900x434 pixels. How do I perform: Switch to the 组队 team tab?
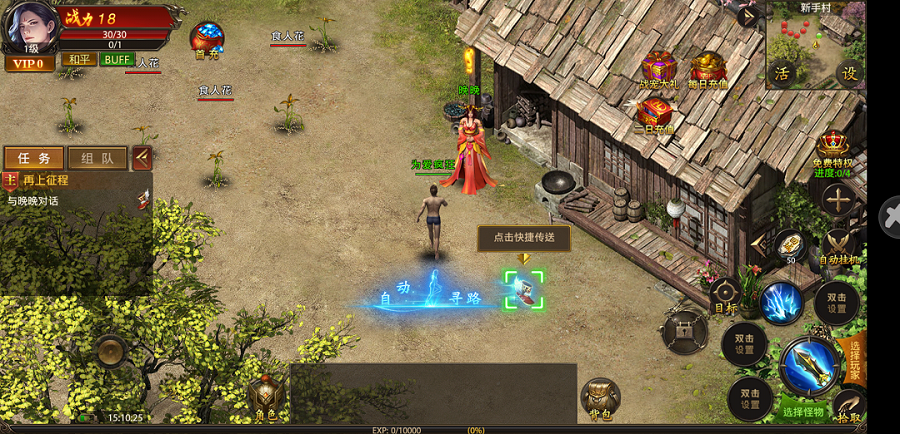coord(97,158)
